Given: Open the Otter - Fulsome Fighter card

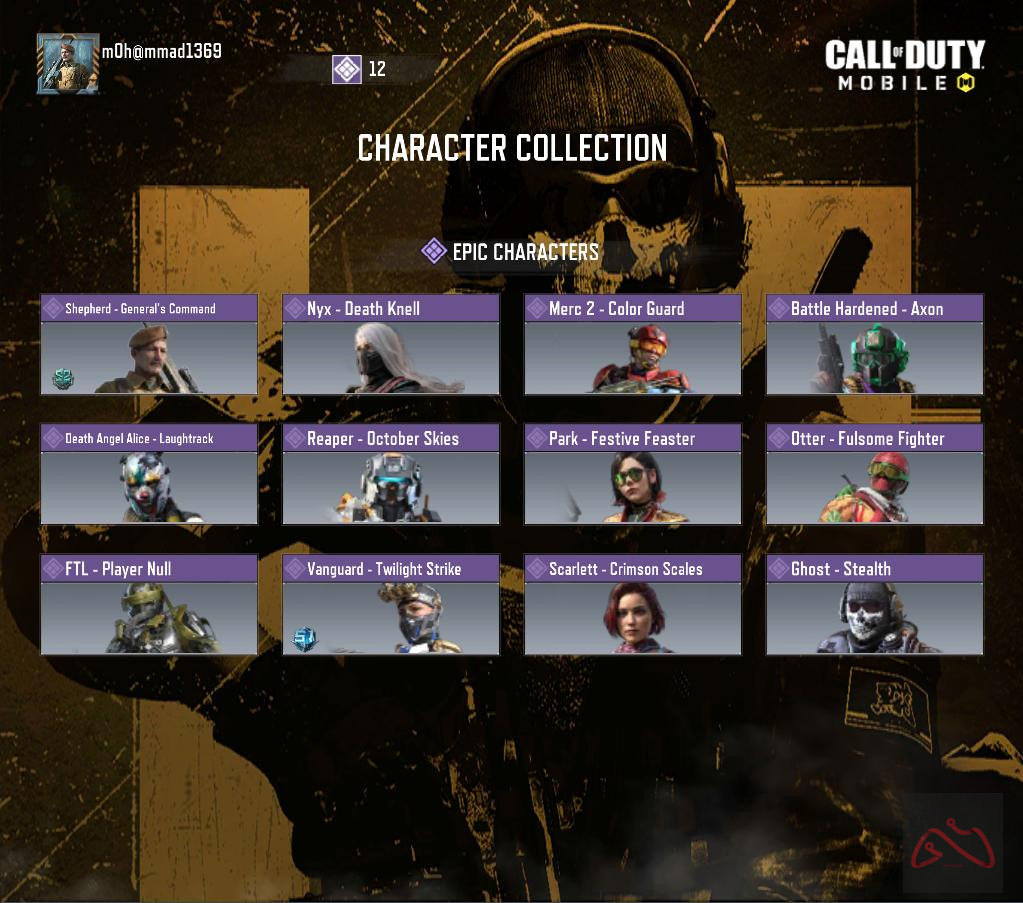Looking at the screenshot, I should tap(875, 475).
